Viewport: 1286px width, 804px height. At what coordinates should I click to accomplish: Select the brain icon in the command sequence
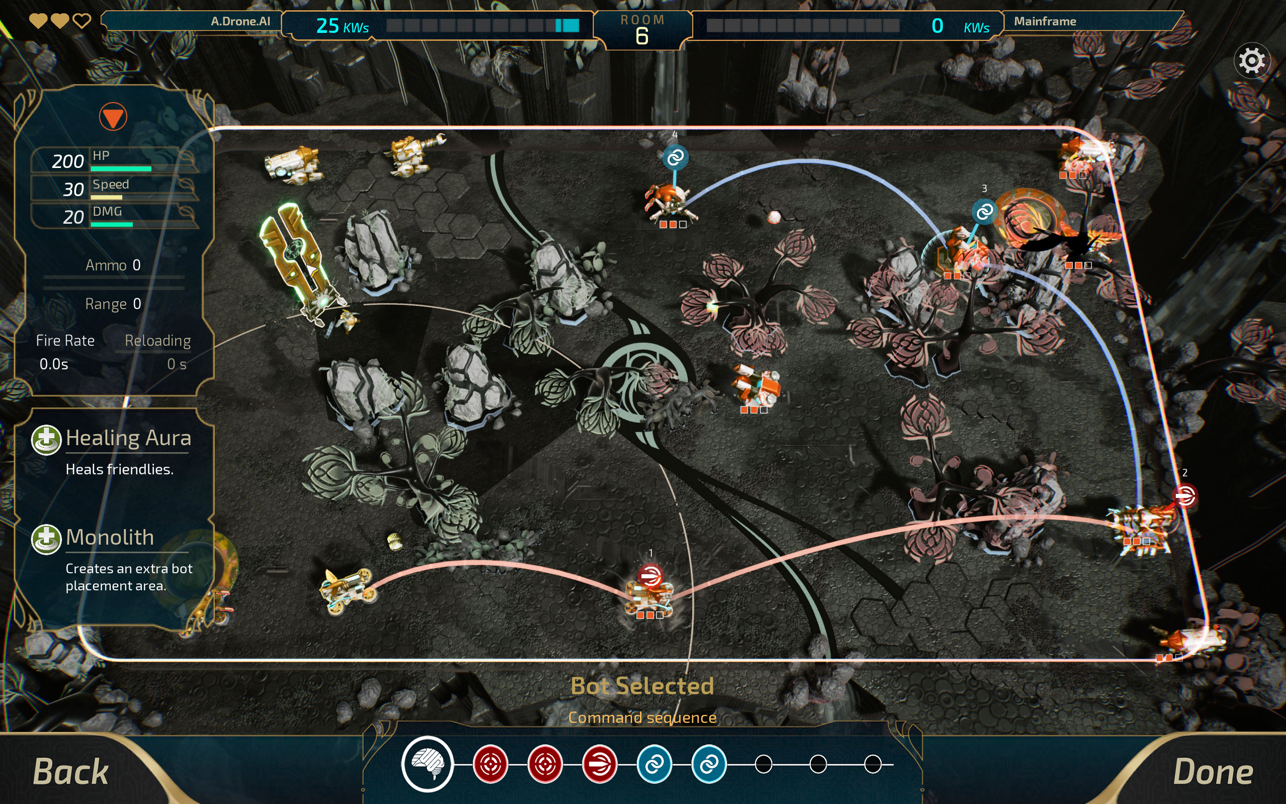point(428,764)
